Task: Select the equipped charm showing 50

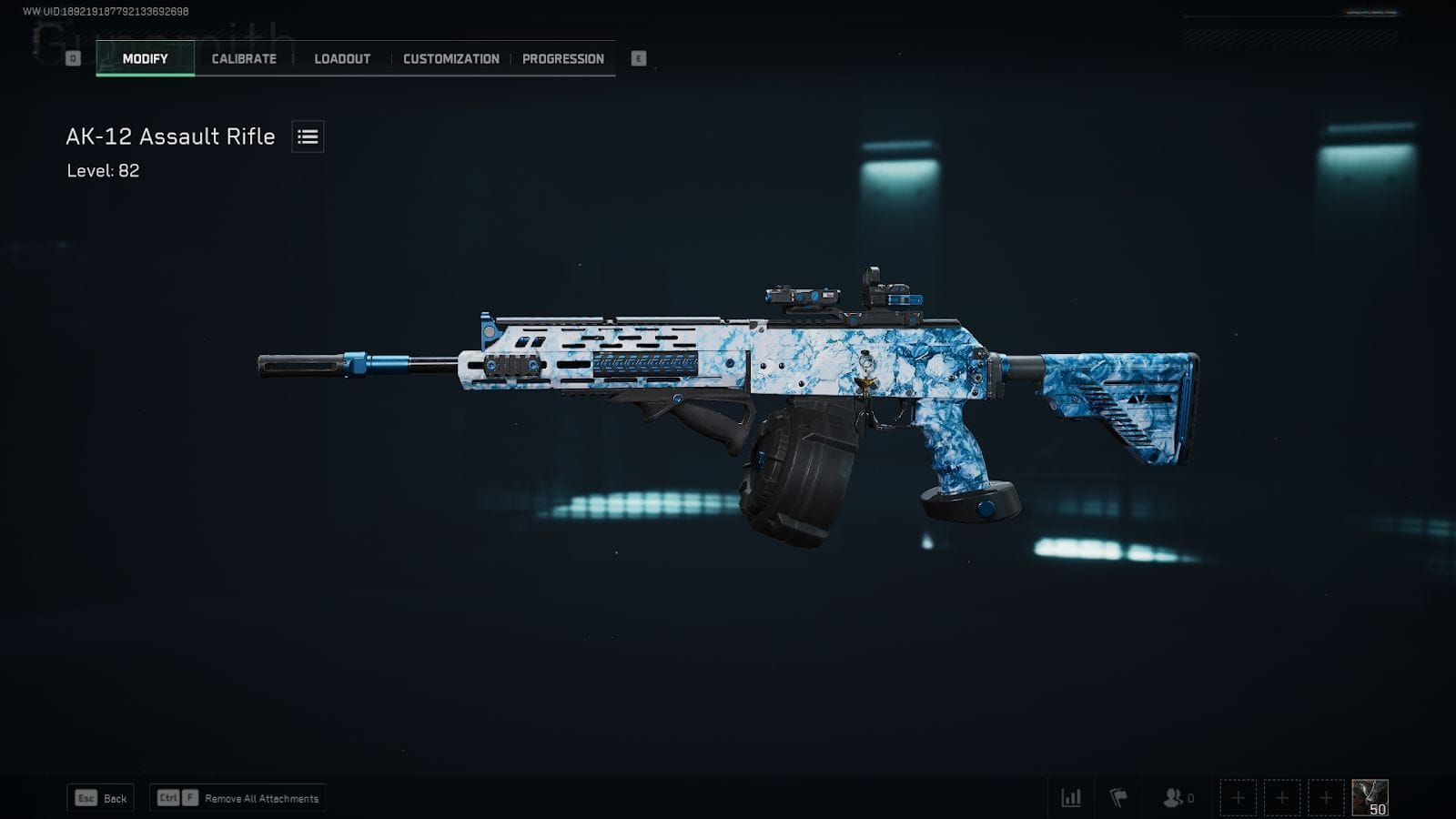Action: coord(1370,796)
